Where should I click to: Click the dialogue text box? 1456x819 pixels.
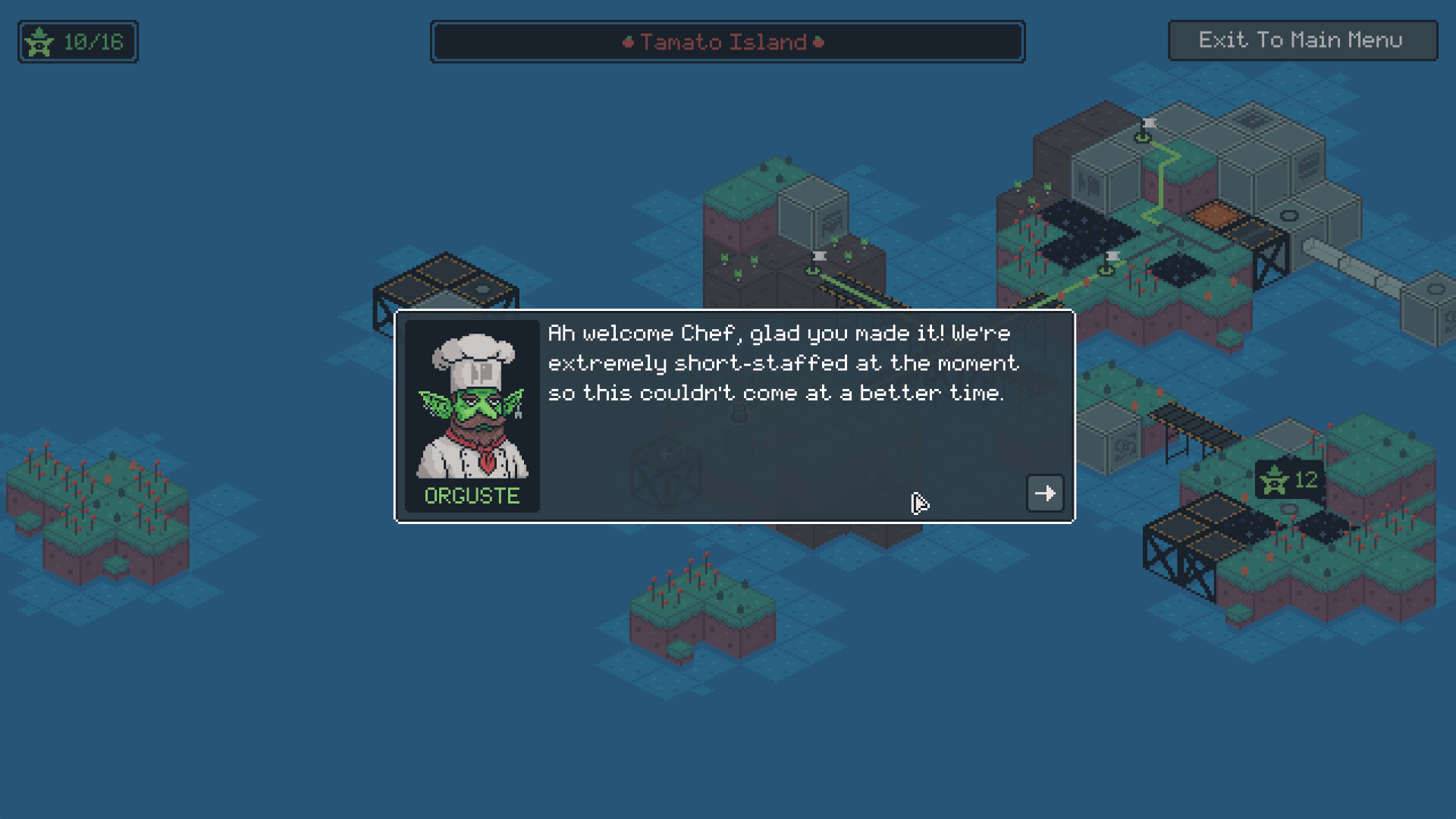[781, 362]
